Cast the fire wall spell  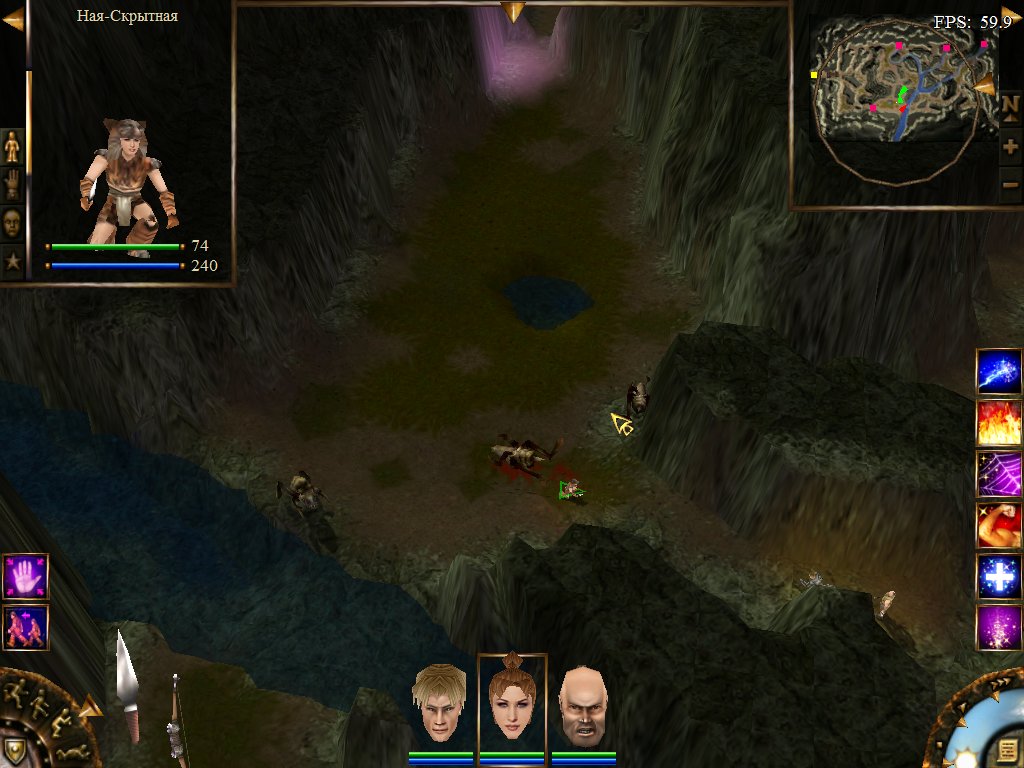(x=998, y=422)
